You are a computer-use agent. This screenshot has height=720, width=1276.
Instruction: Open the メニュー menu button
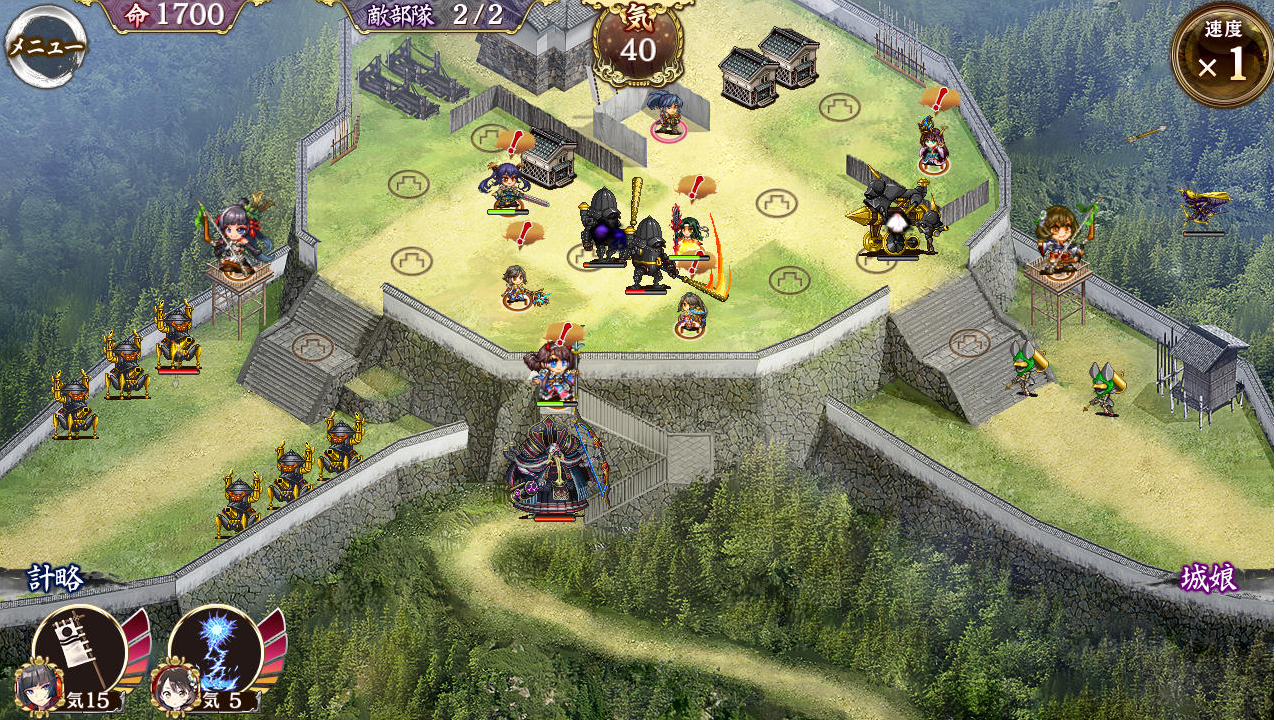tap(45, 46)
